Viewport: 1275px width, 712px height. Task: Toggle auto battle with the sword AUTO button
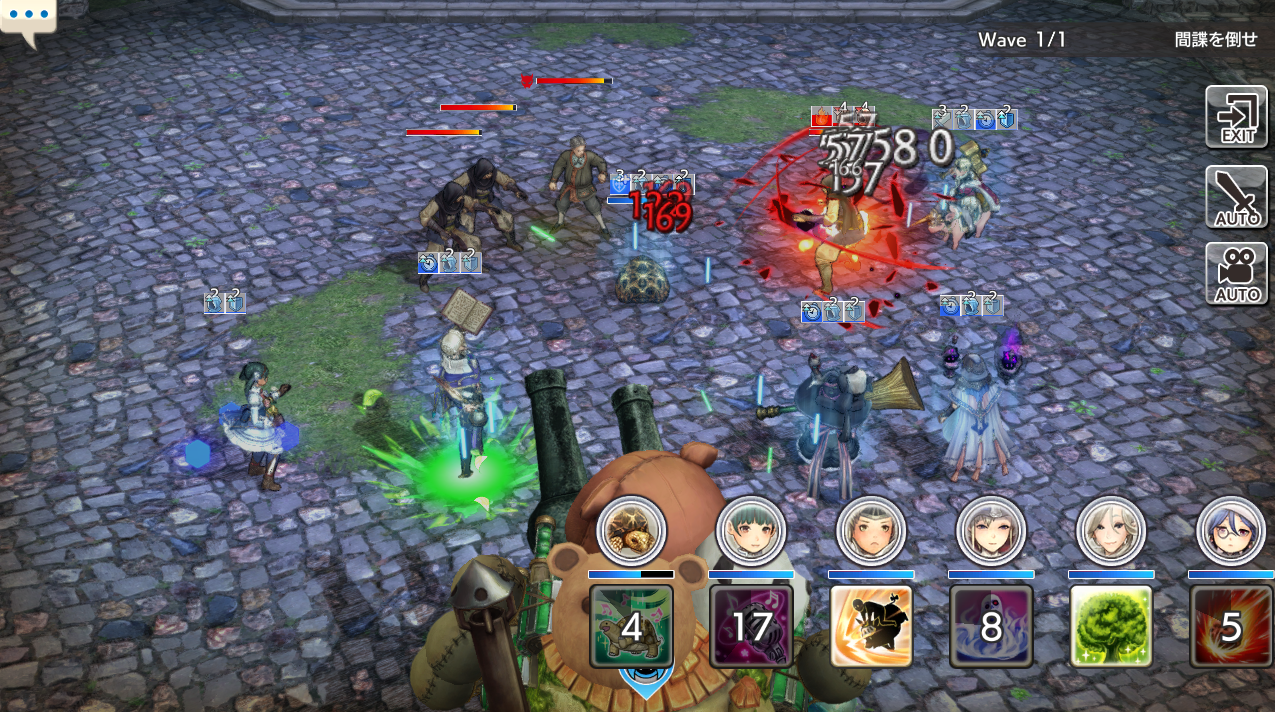(1236, 197)
